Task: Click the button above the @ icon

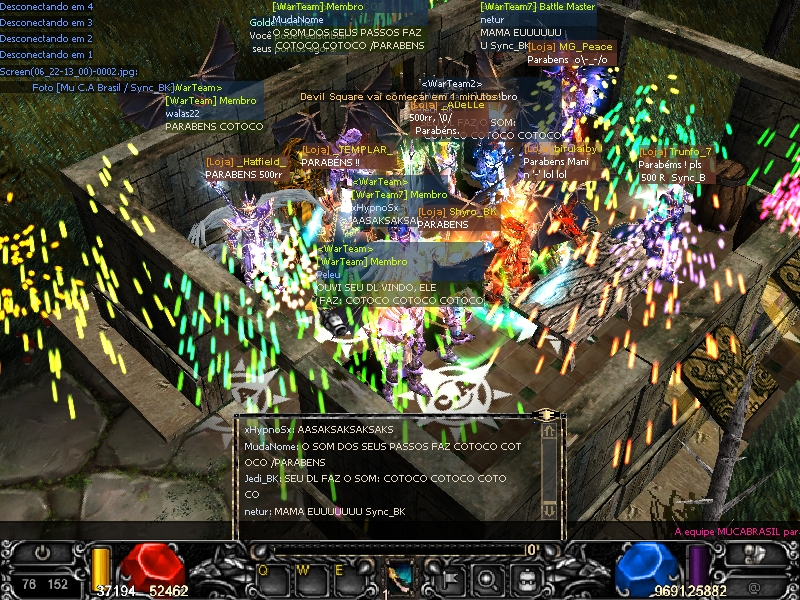Action: pyautogui.click(x=755, y=556)
